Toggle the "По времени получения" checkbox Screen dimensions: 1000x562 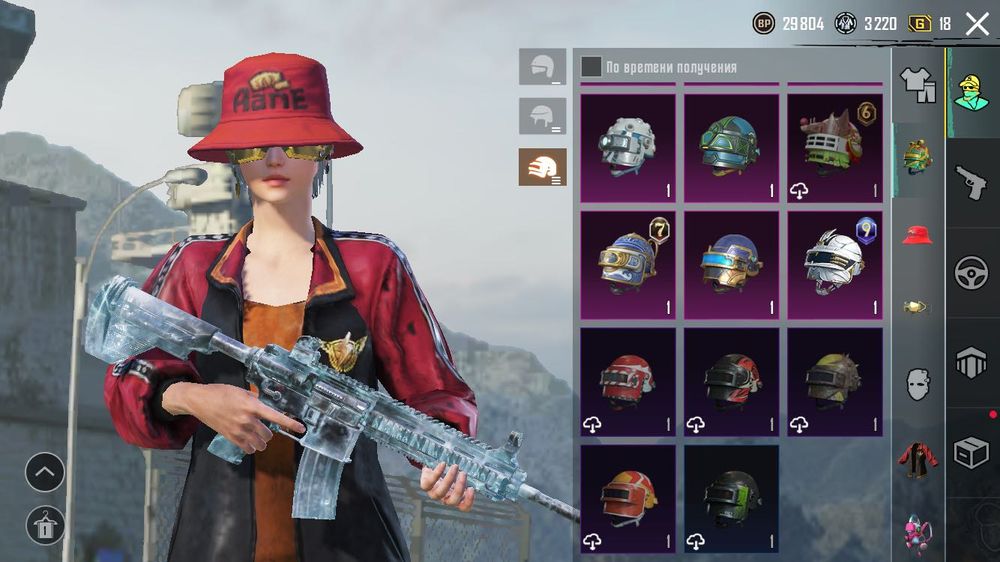(x=592, y=67)
